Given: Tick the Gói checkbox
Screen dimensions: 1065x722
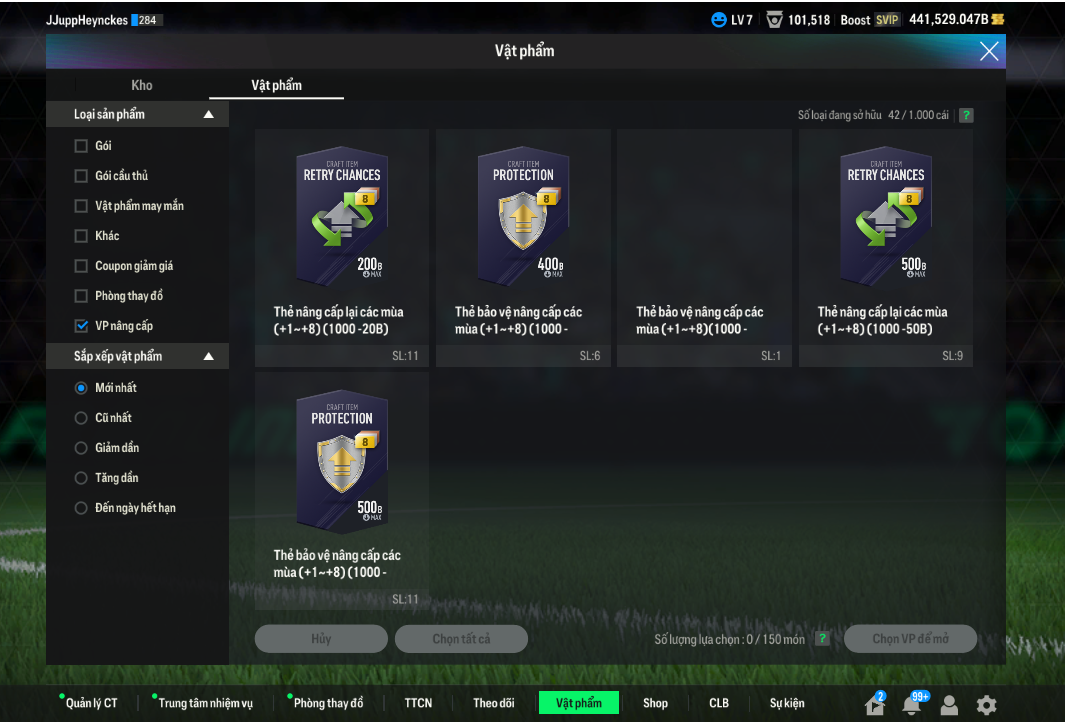Looking at the screenshot, I should point(82,146).
